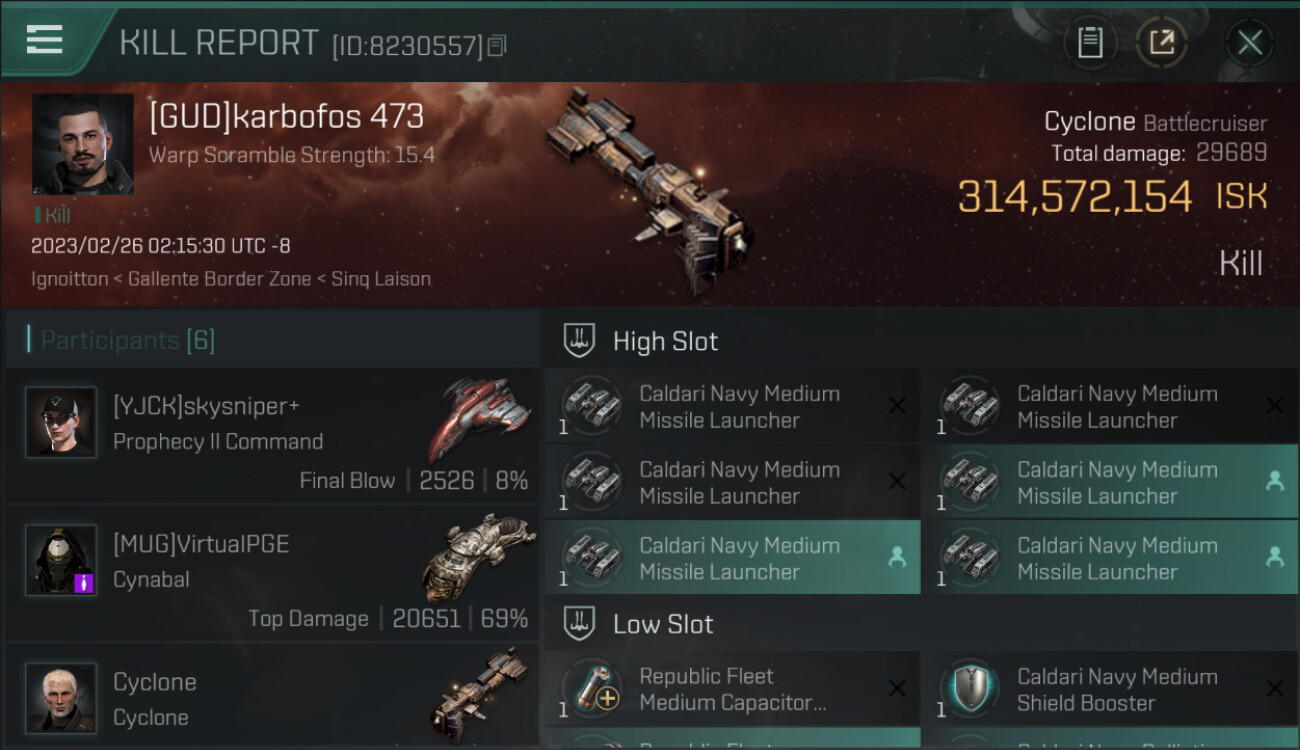
Task: Open the Cyclone pilot participant row
Action: coord(272,698)
